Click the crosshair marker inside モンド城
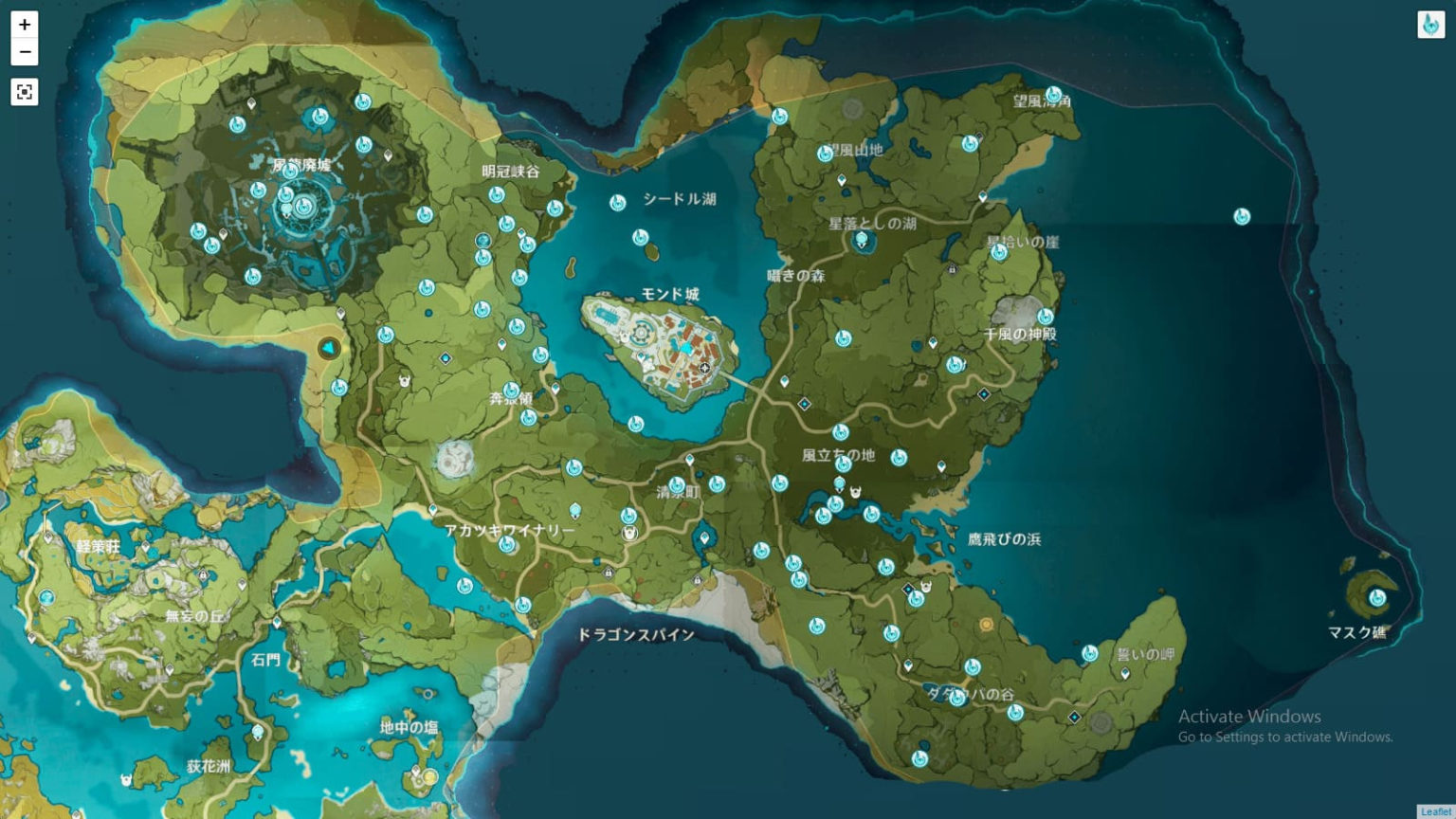 (705, 369)
